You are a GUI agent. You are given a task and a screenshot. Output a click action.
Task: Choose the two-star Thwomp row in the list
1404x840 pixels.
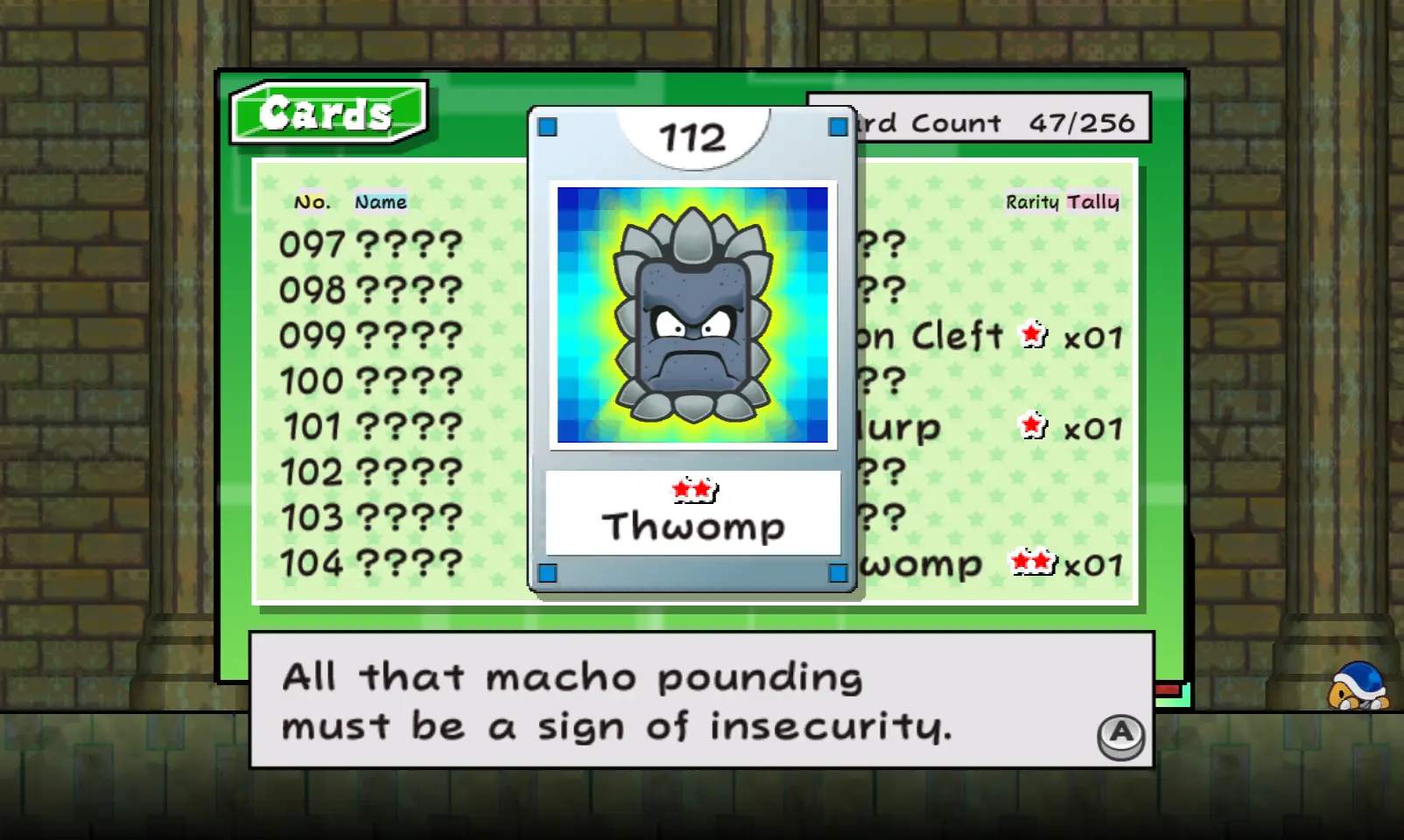tap(989, 564)
